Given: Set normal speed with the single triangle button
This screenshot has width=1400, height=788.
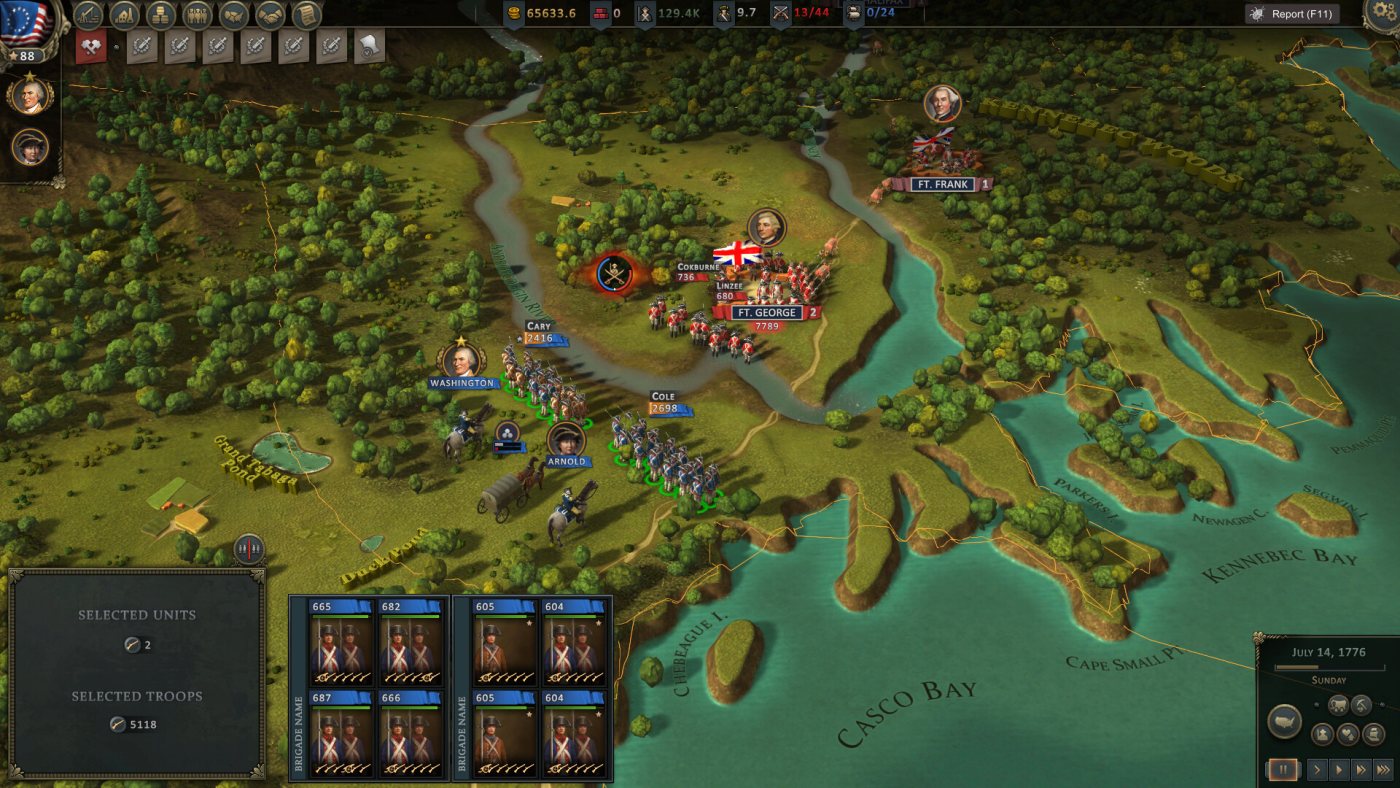Looking at the screenshot, I should tap(1339, 770).
